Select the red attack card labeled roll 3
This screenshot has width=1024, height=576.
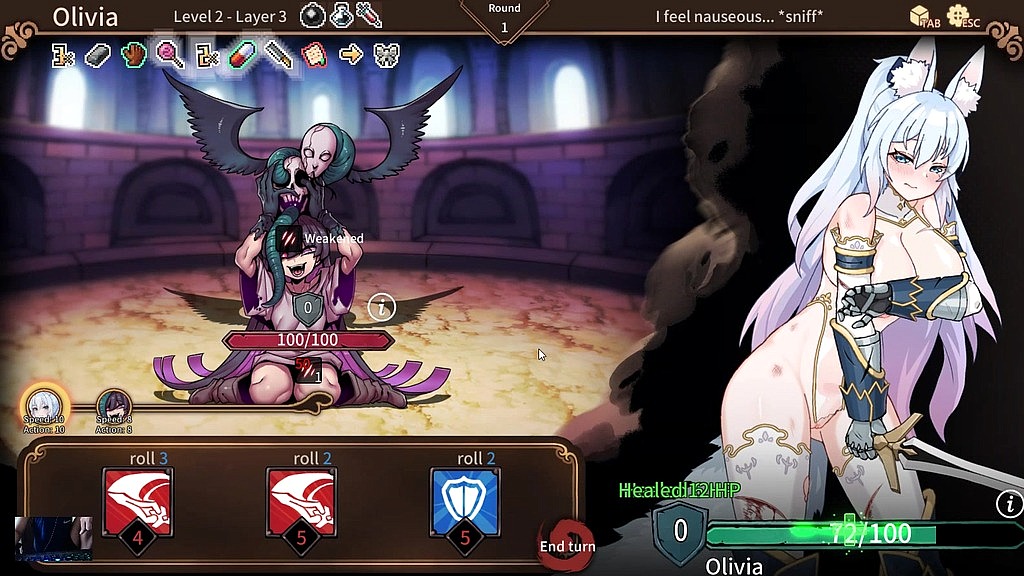(x=138, y=503)
